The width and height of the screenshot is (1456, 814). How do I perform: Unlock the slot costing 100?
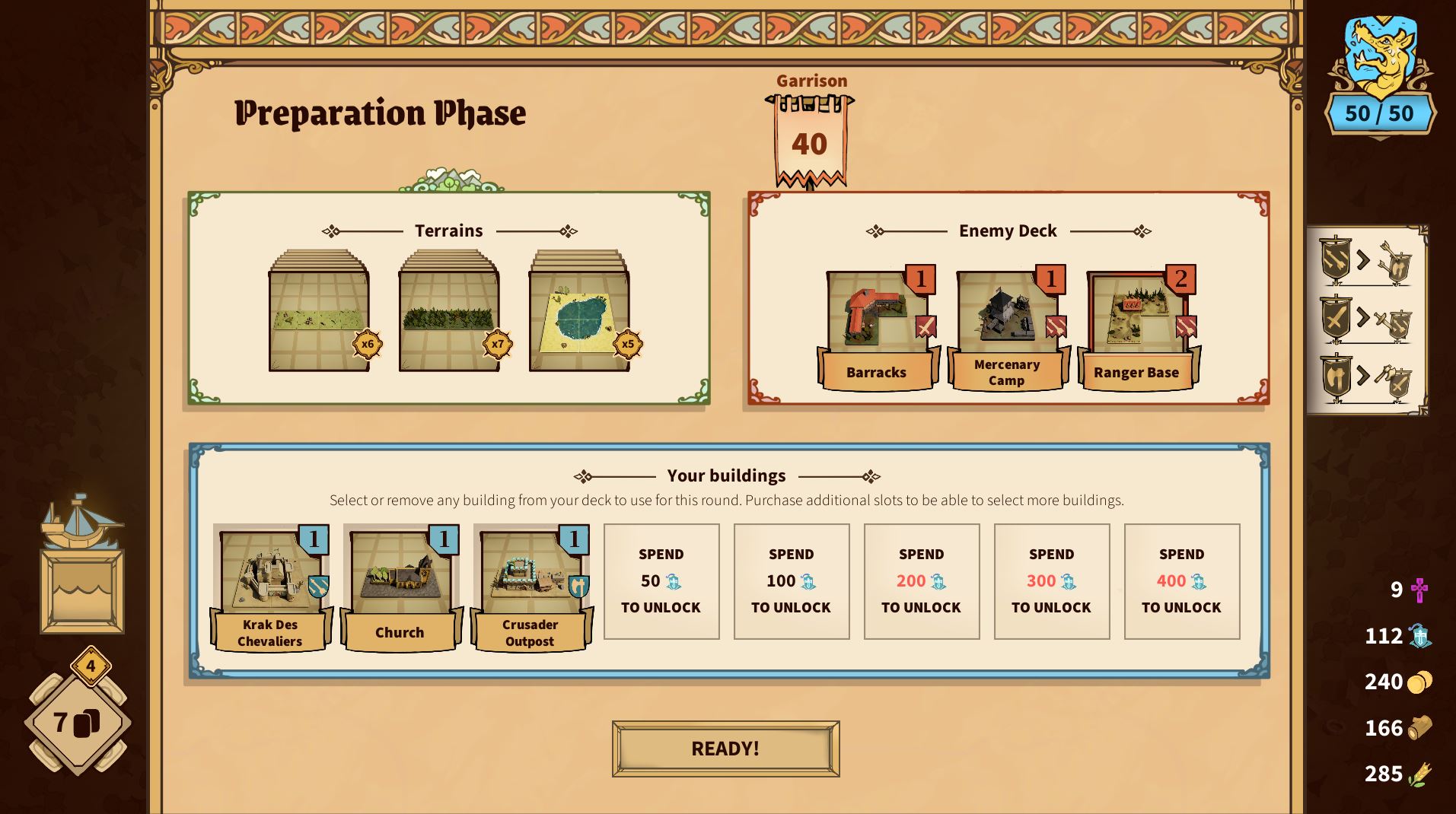pos(791,581)
